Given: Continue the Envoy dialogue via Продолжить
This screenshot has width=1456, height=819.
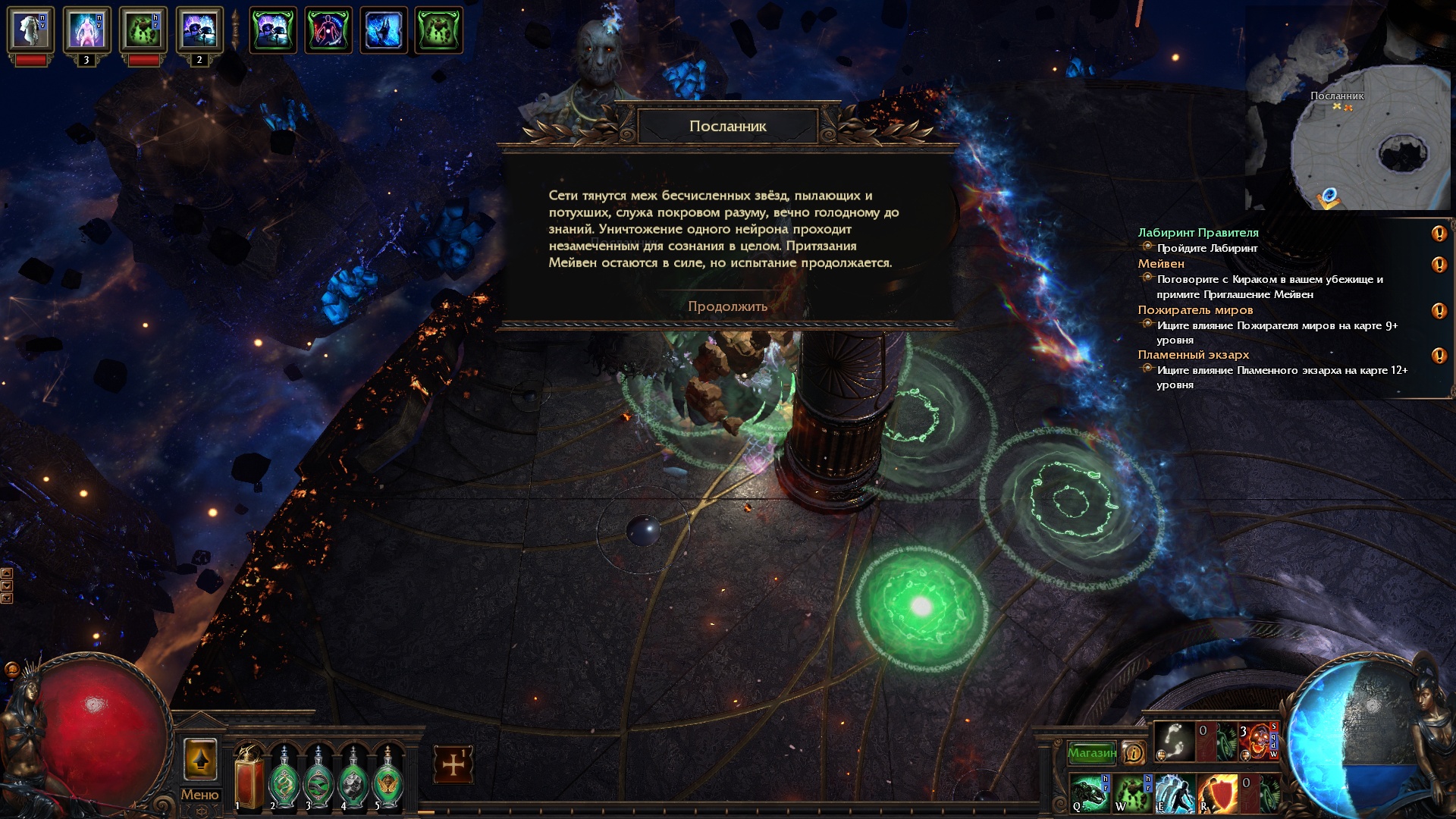Looking at the screenshot, I should pyautogui.click(x=727, y=306).
